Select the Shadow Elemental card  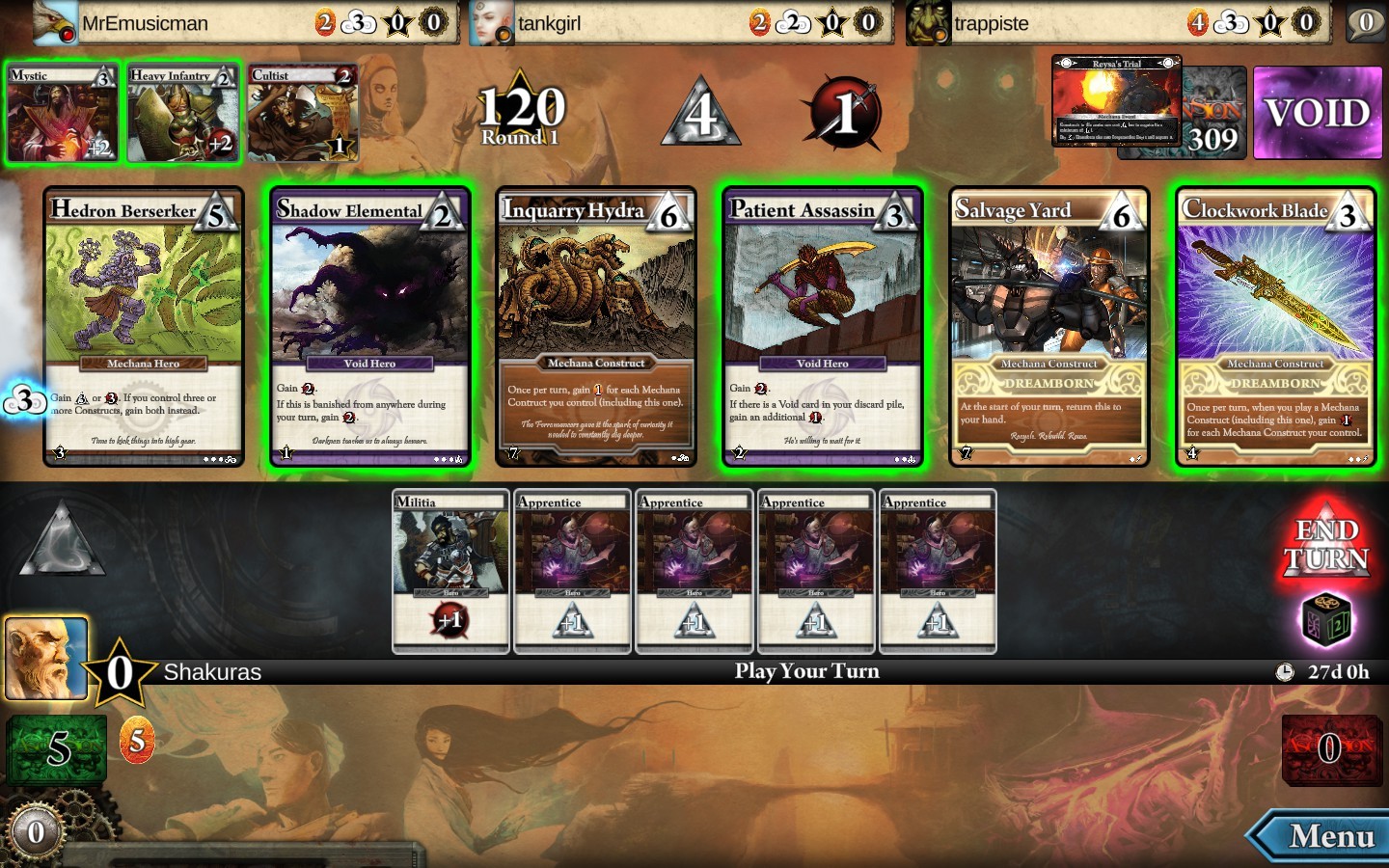pos(370,327)
